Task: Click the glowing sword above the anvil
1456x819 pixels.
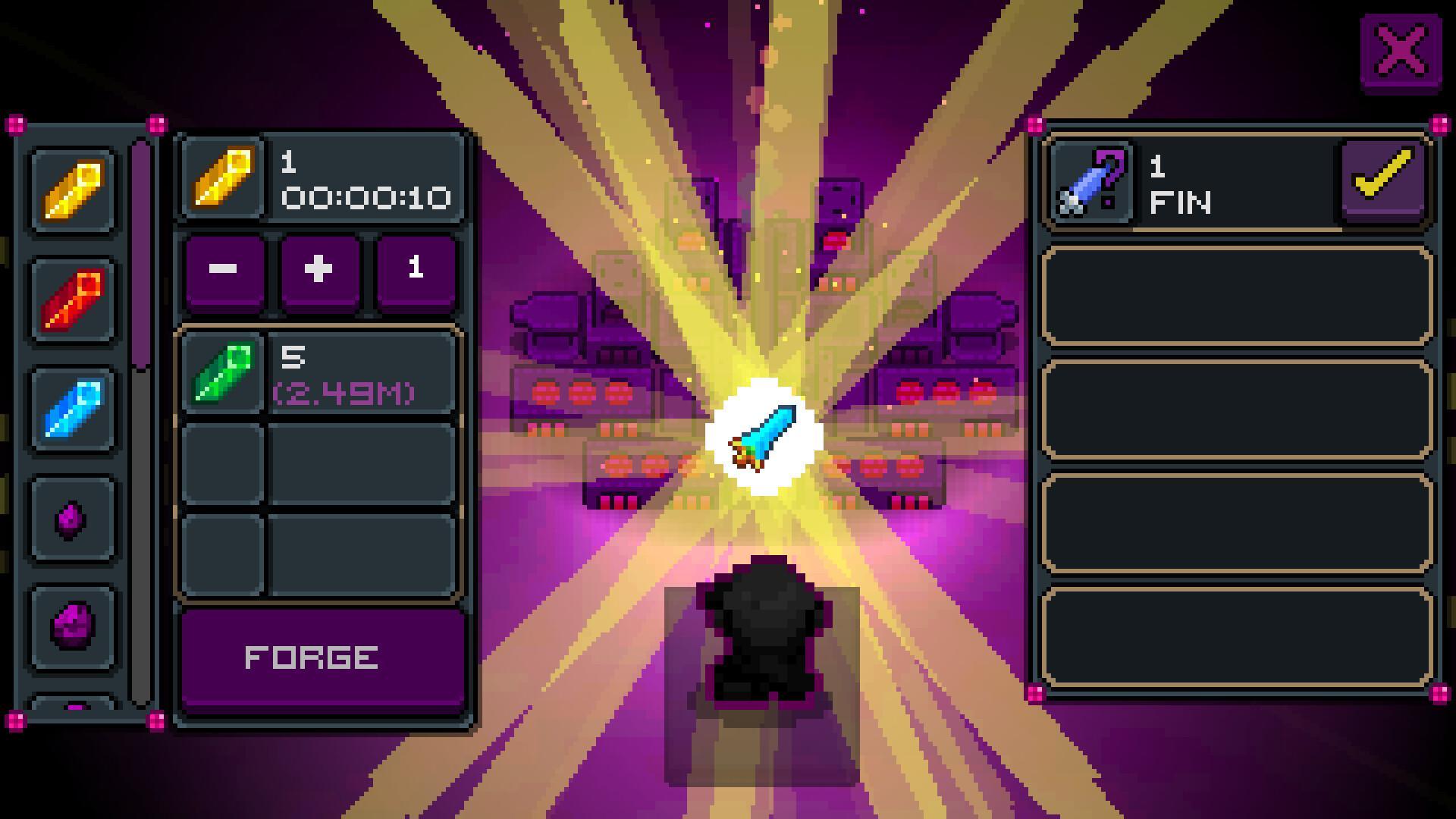Action: point(766,436)
